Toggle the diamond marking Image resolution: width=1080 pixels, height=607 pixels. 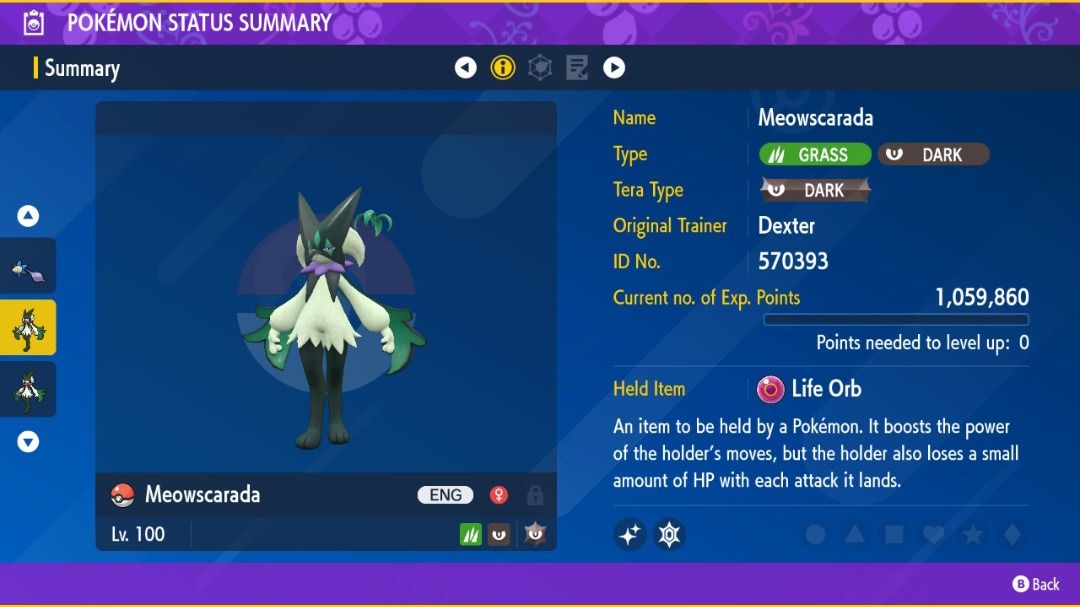(x=1011, y=535)
